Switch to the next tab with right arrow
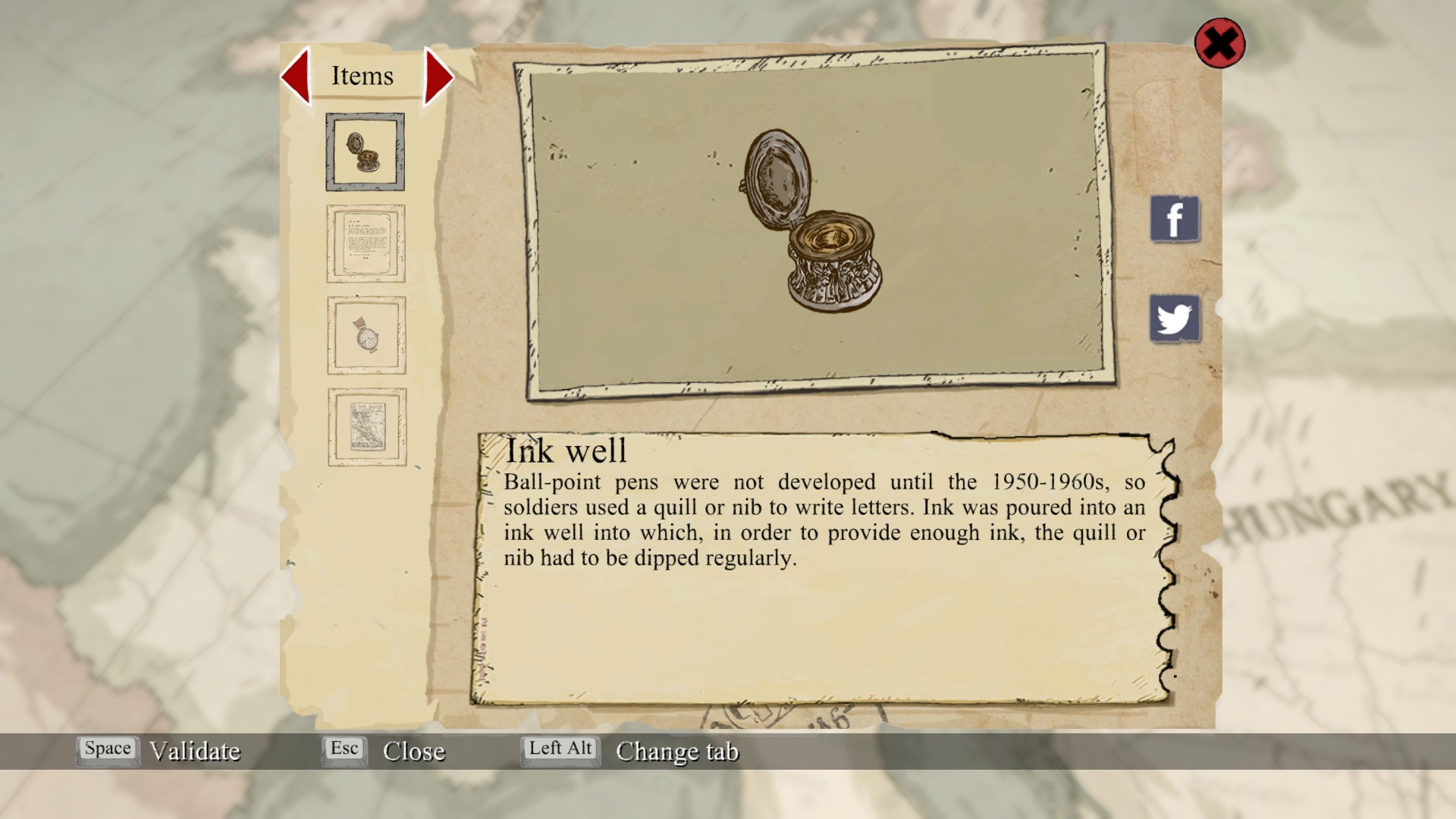Viewport: 1456px width, 819px height. 438,77
